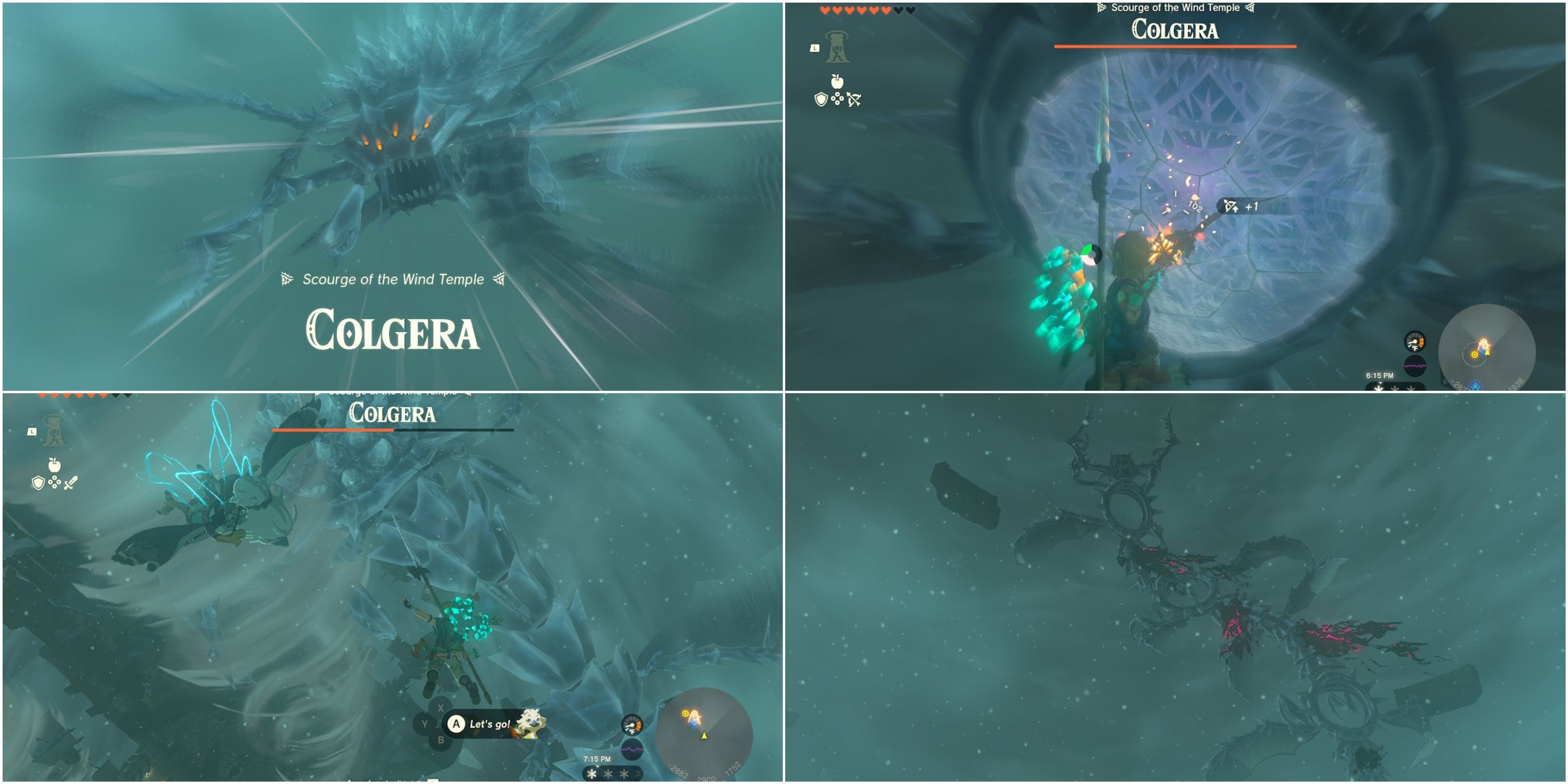Image resolution: width=1568 pixels, height=784 pixels.
Task: Click the apple food icon in the HUD
Action: point(837,82)
